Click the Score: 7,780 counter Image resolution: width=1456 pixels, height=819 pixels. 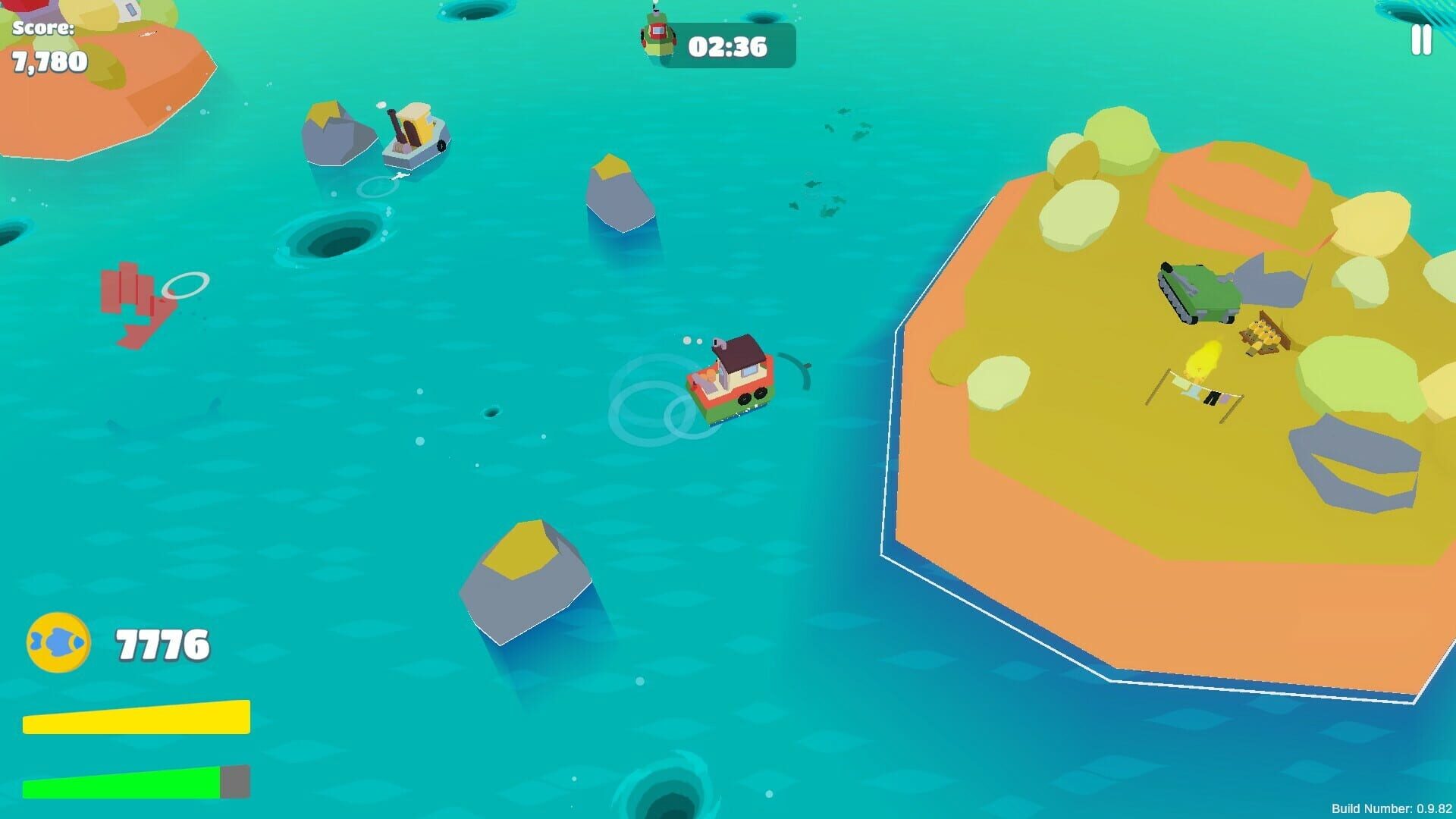(47, 44)
